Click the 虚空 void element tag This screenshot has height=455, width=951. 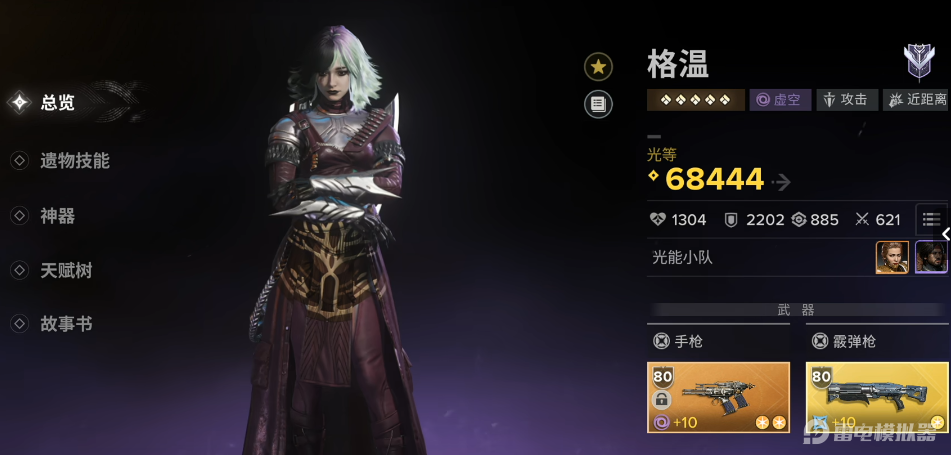(780, 100)
